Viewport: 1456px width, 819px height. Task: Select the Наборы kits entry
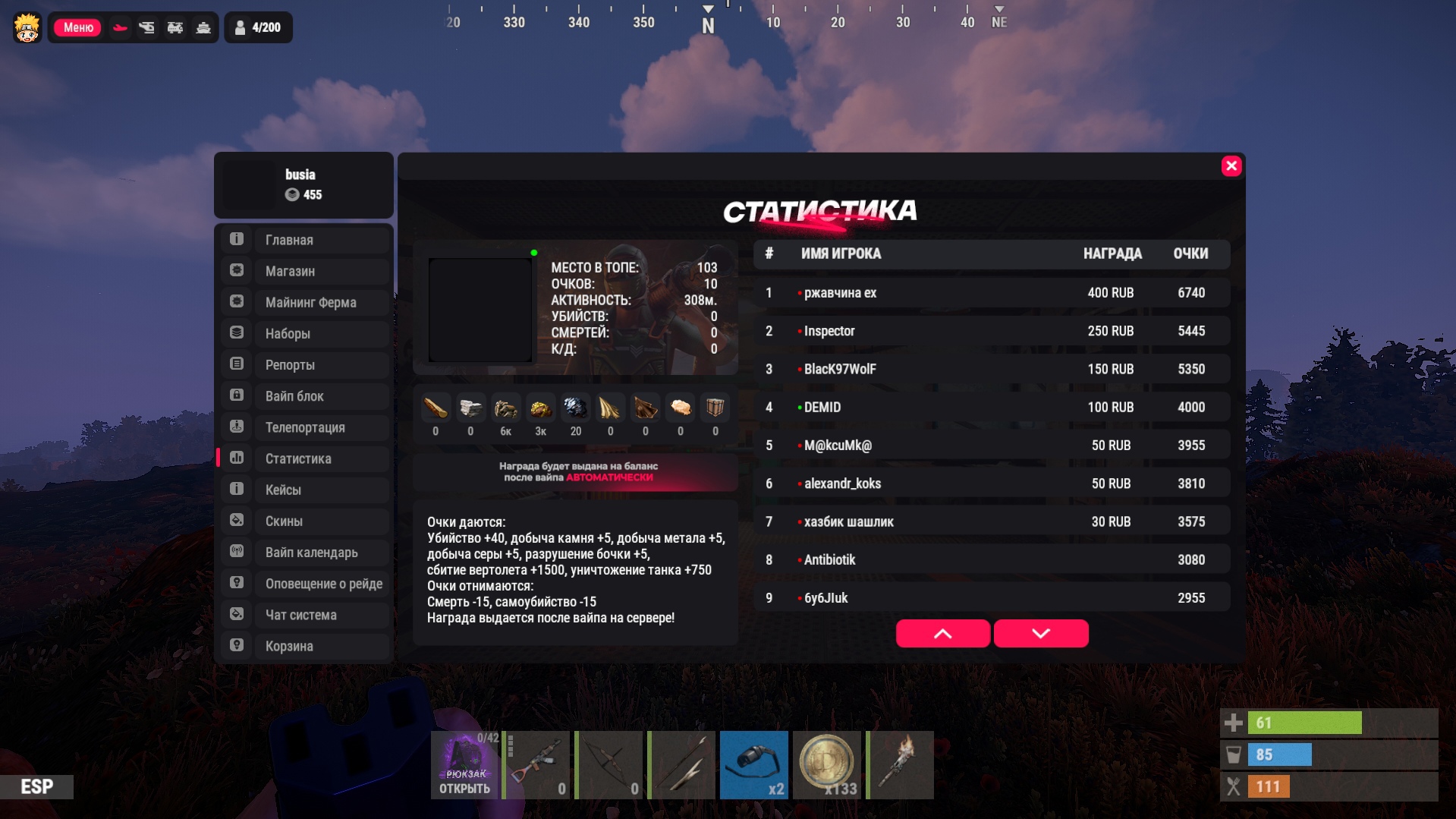click(305, 334)
